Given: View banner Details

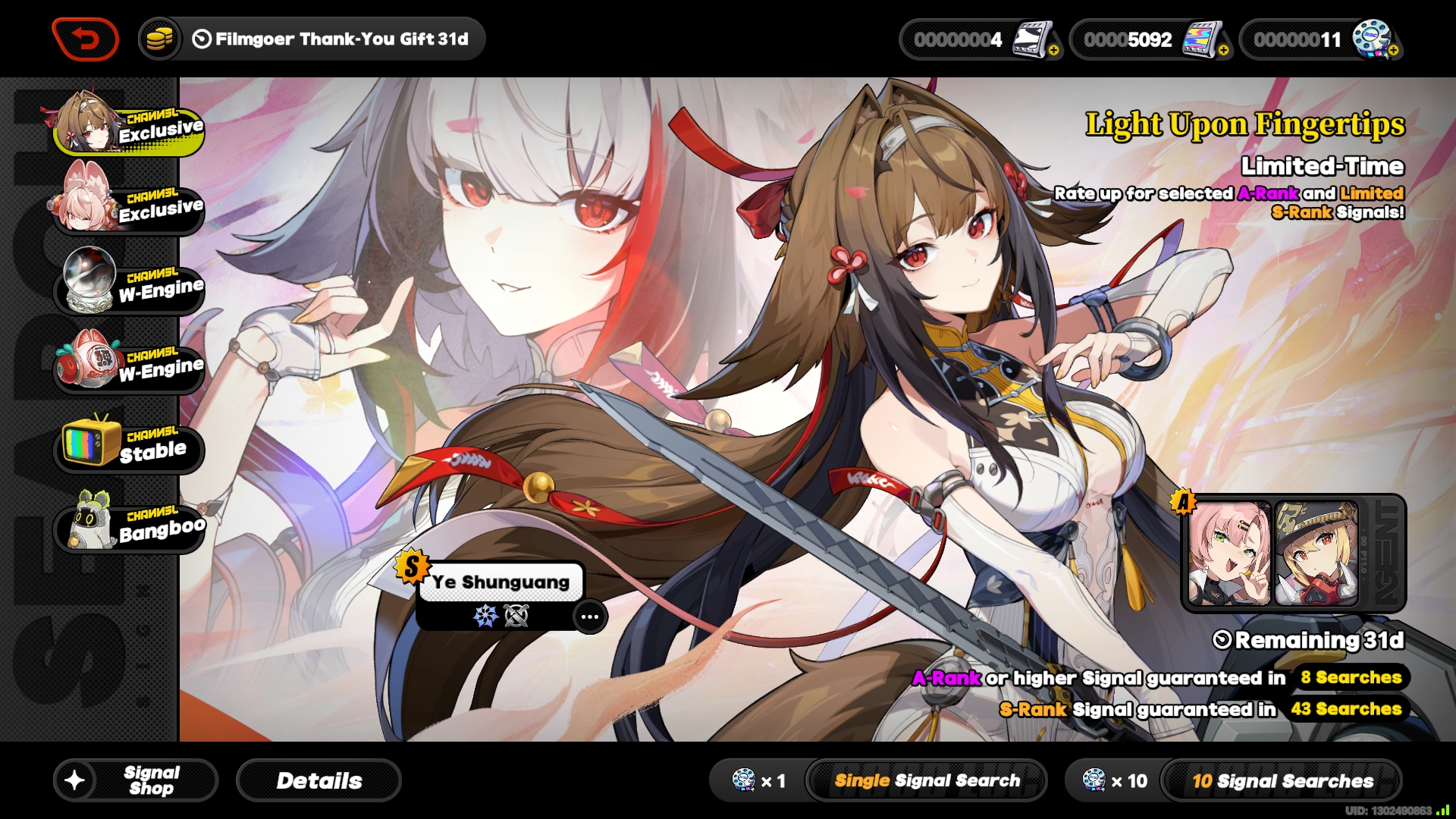Looking at the screenshot, I should pos(318,780).
